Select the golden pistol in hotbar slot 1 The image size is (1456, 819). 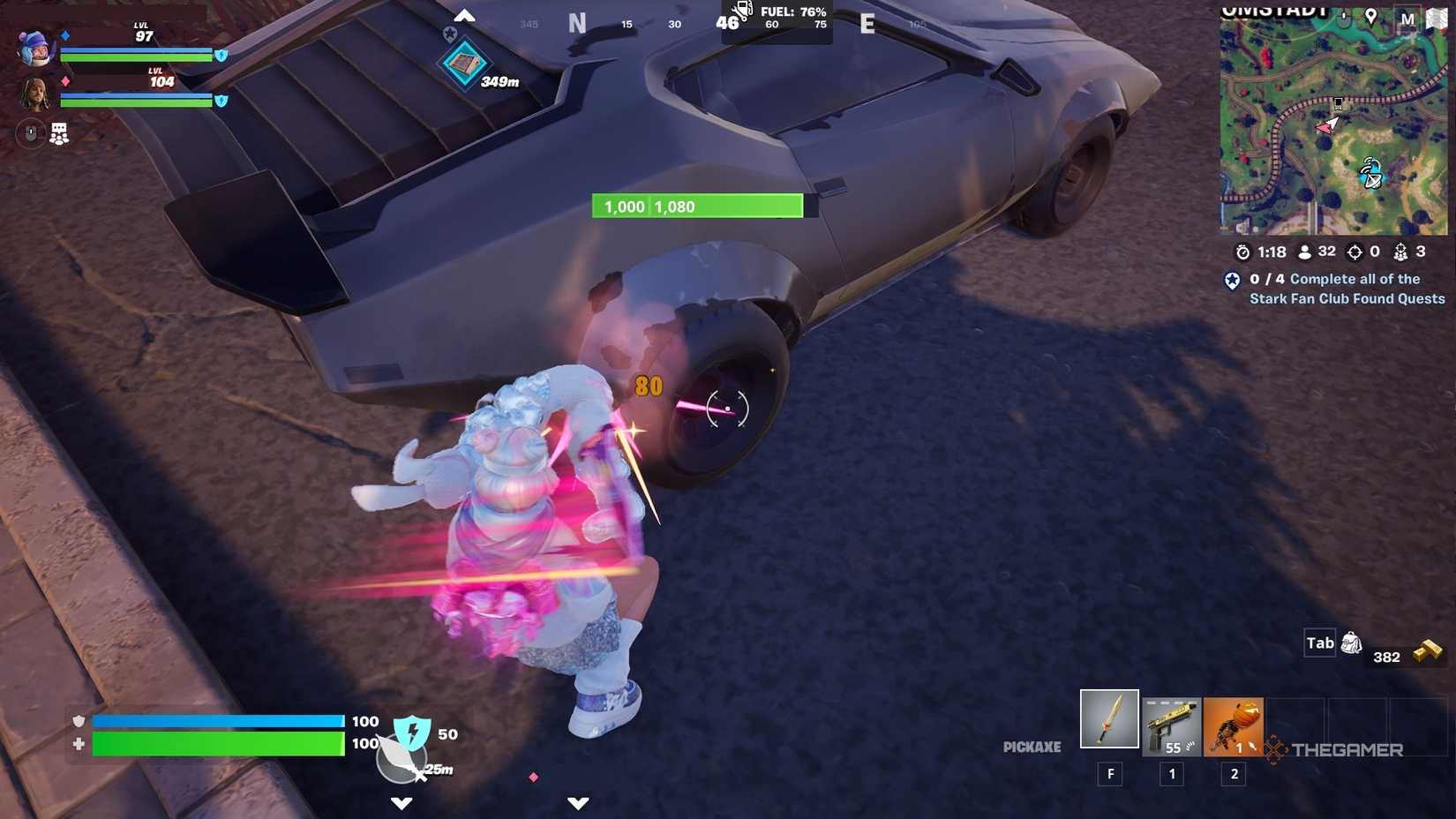point(1171,724)
